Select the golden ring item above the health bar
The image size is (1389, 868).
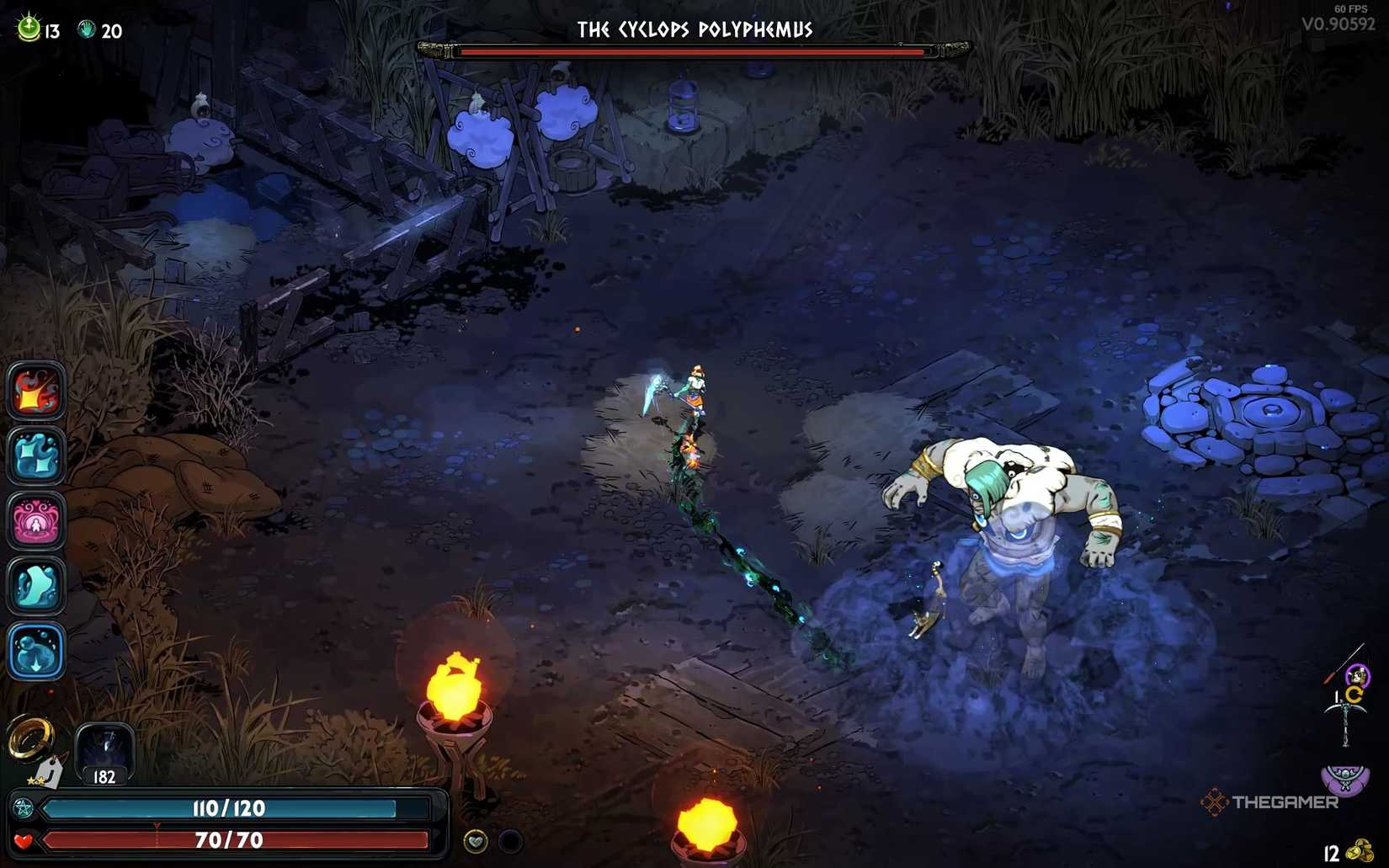pyautogui.click(x=30, y=738)
